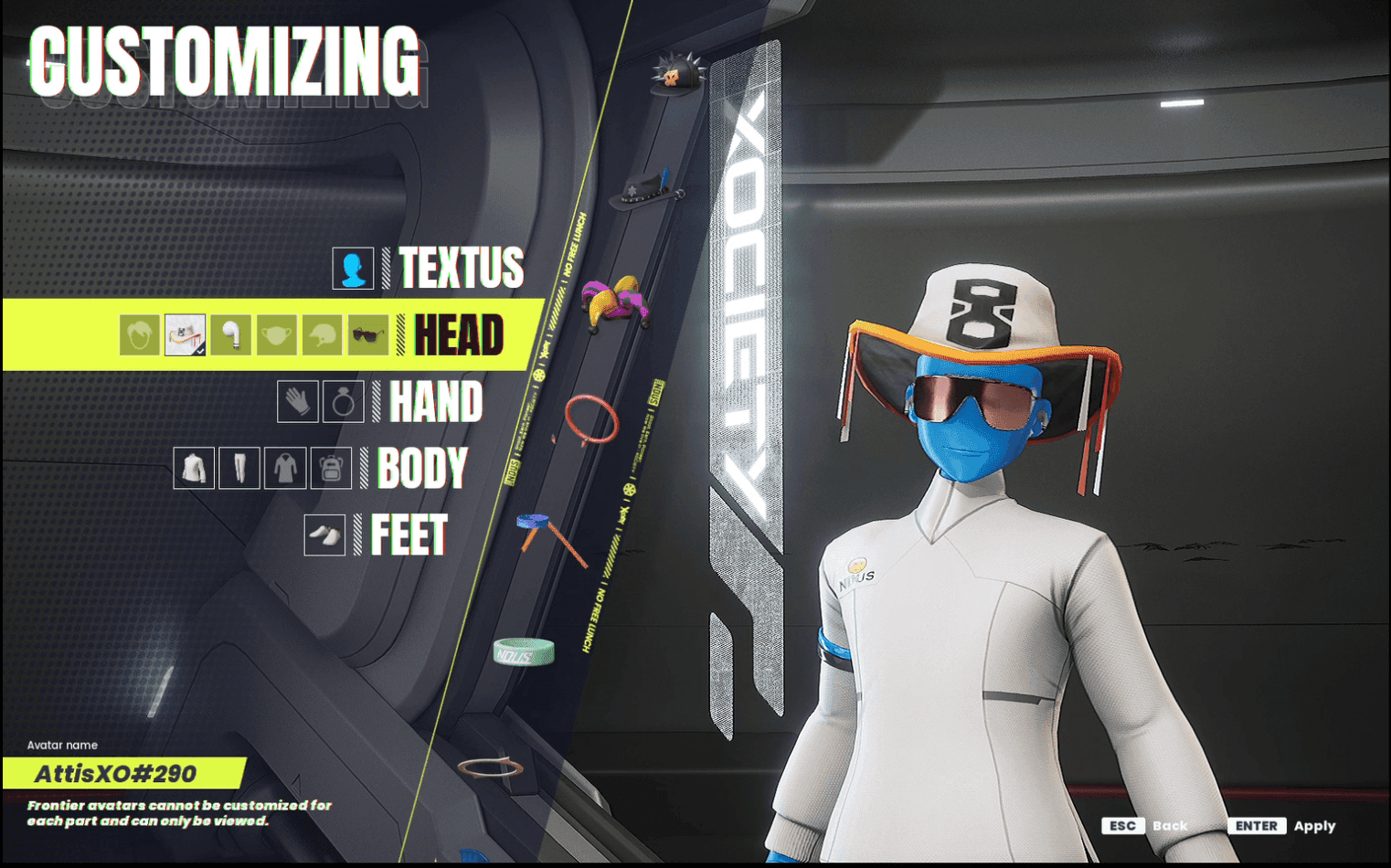Click the blue avatar bust icon beside TEXTUS
Image resolution: width=1391 pixels, height=868 pixels.
(x=354, y=269)
